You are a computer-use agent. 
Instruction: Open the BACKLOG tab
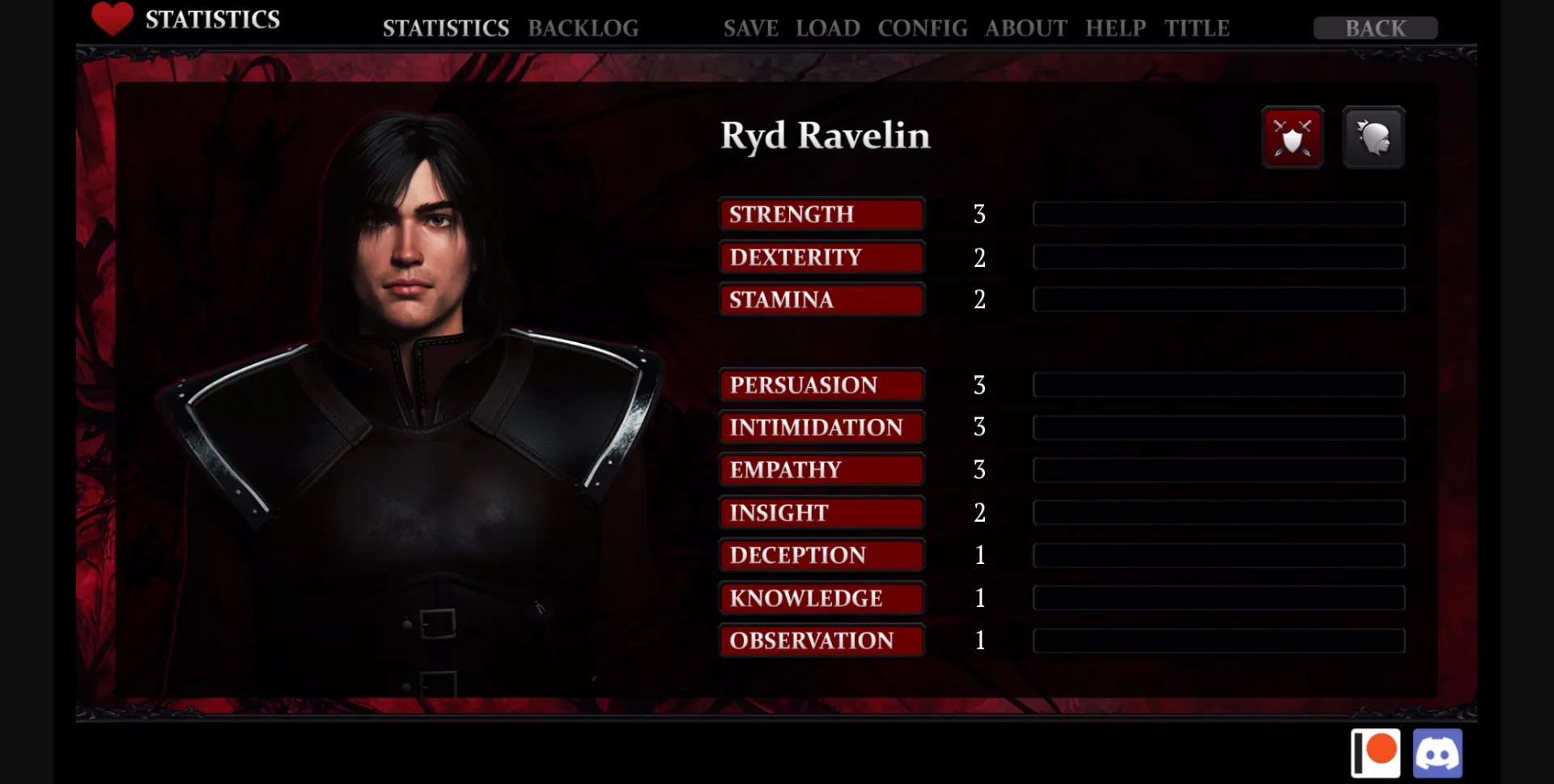click(584, 28)
